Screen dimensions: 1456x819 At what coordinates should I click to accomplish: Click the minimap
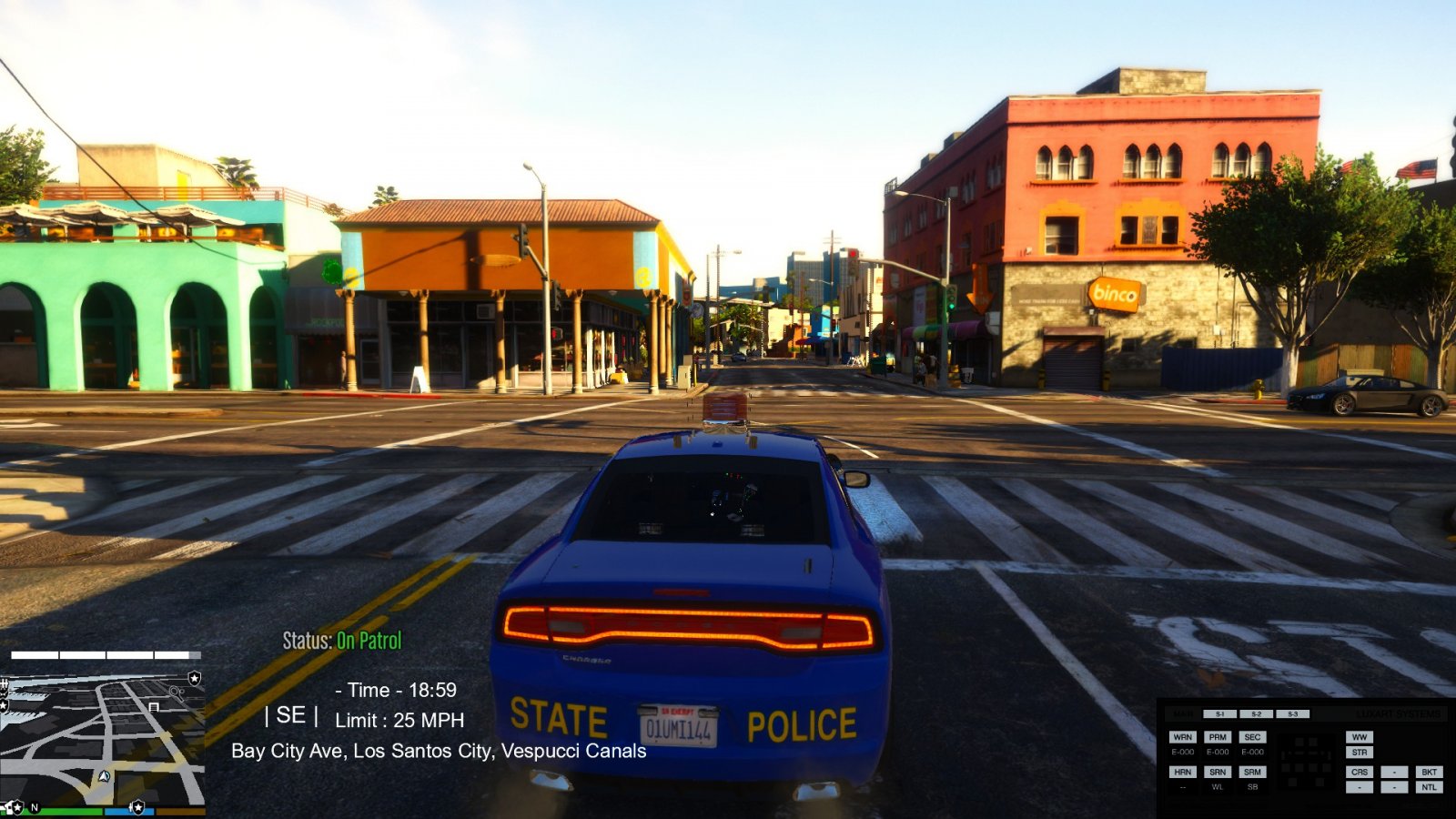[102, 739]
